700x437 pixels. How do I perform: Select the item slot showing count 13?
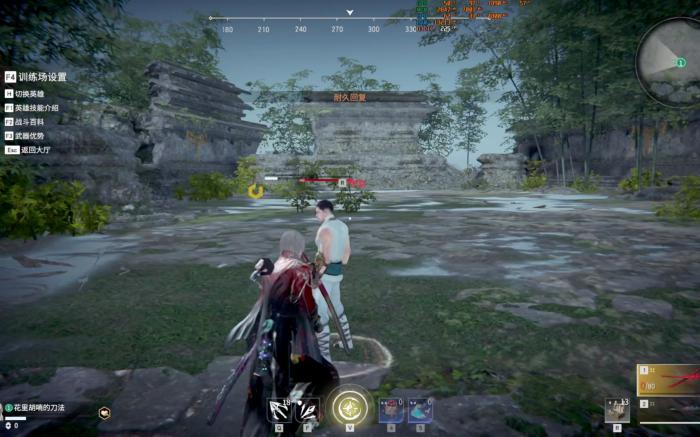tap(617, 410)
